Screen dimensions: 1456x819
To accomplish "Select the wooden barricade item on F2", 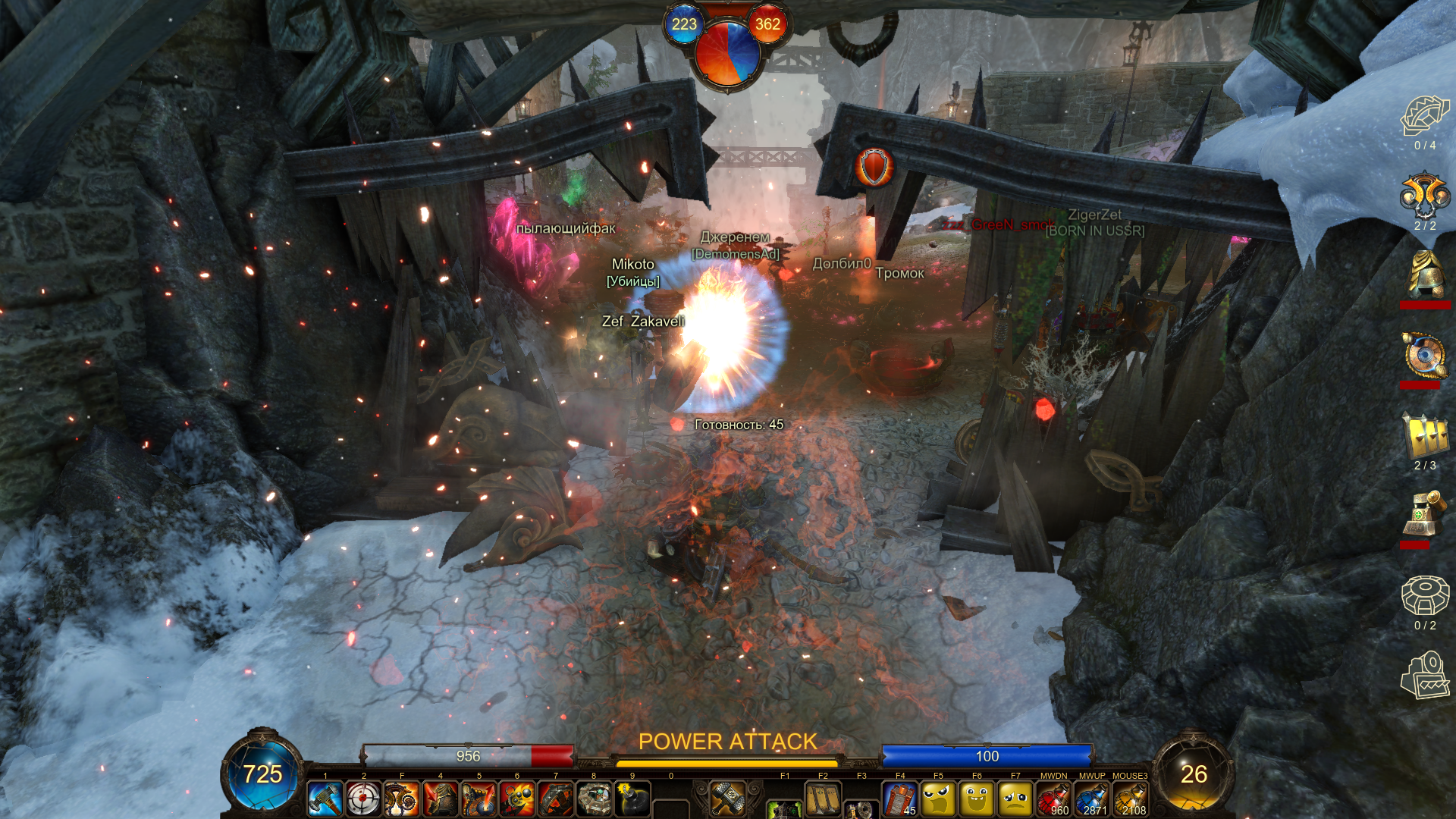I will [x=824, y=799].
